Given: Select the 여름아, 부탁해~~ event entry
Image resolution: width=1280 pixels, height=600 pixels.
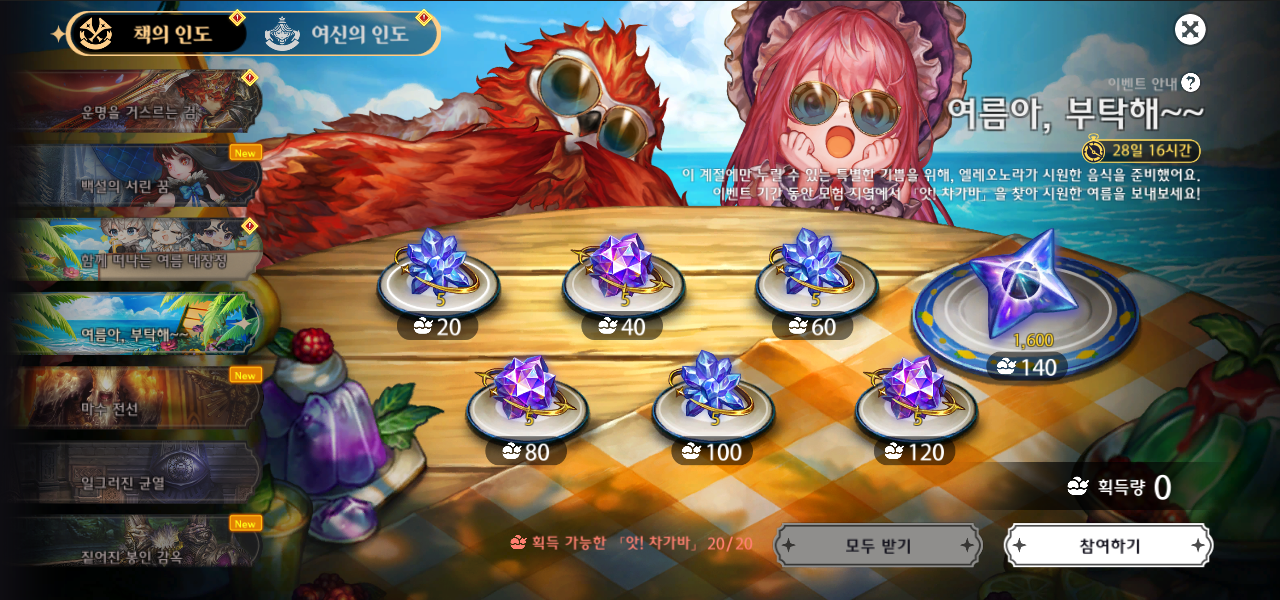Looking at the screenshot, I should point(138,325).
